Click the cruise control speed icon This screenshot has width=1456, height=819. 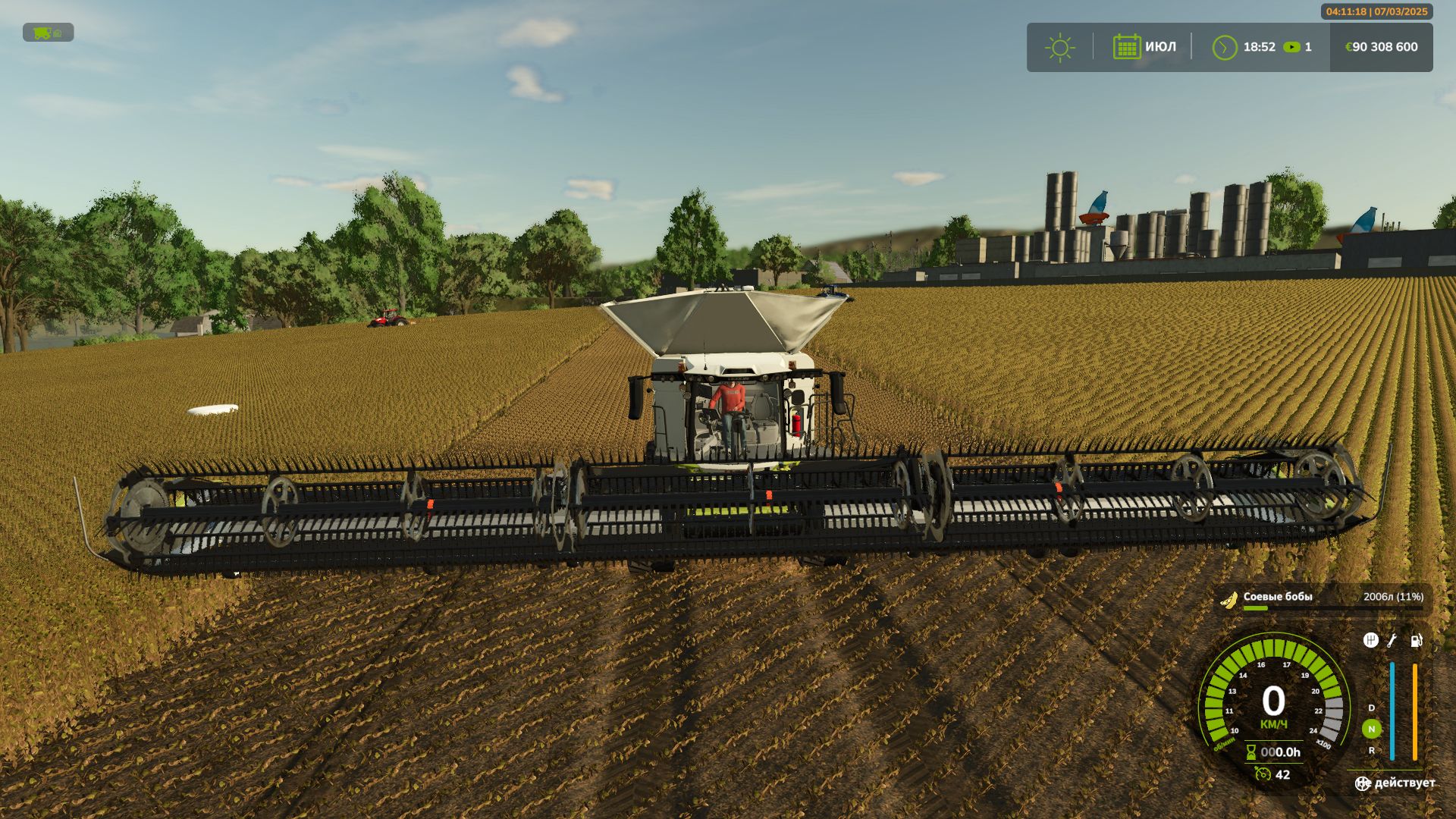(1262, 774)
